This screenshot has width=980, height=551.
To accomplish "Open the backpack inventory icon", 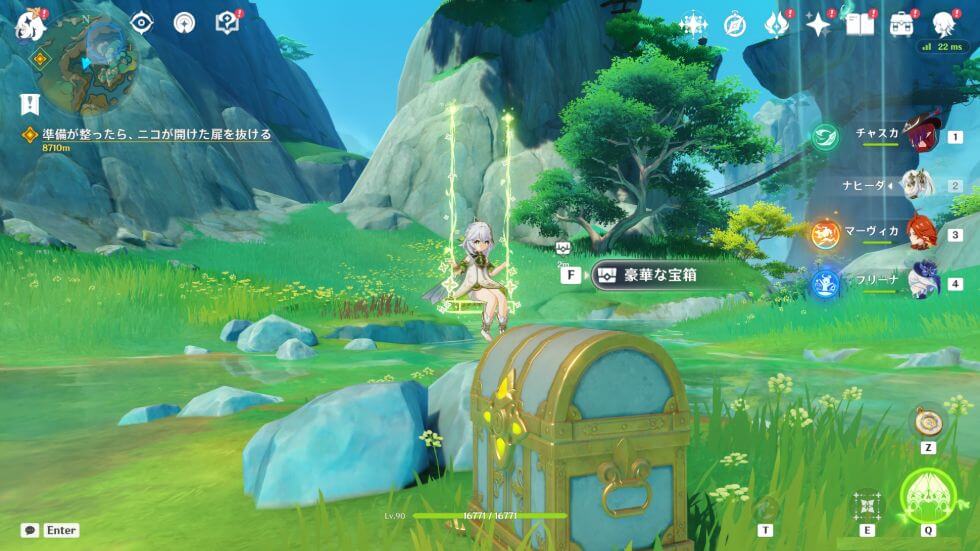I will pyautogui.click(x=901, y=24).
